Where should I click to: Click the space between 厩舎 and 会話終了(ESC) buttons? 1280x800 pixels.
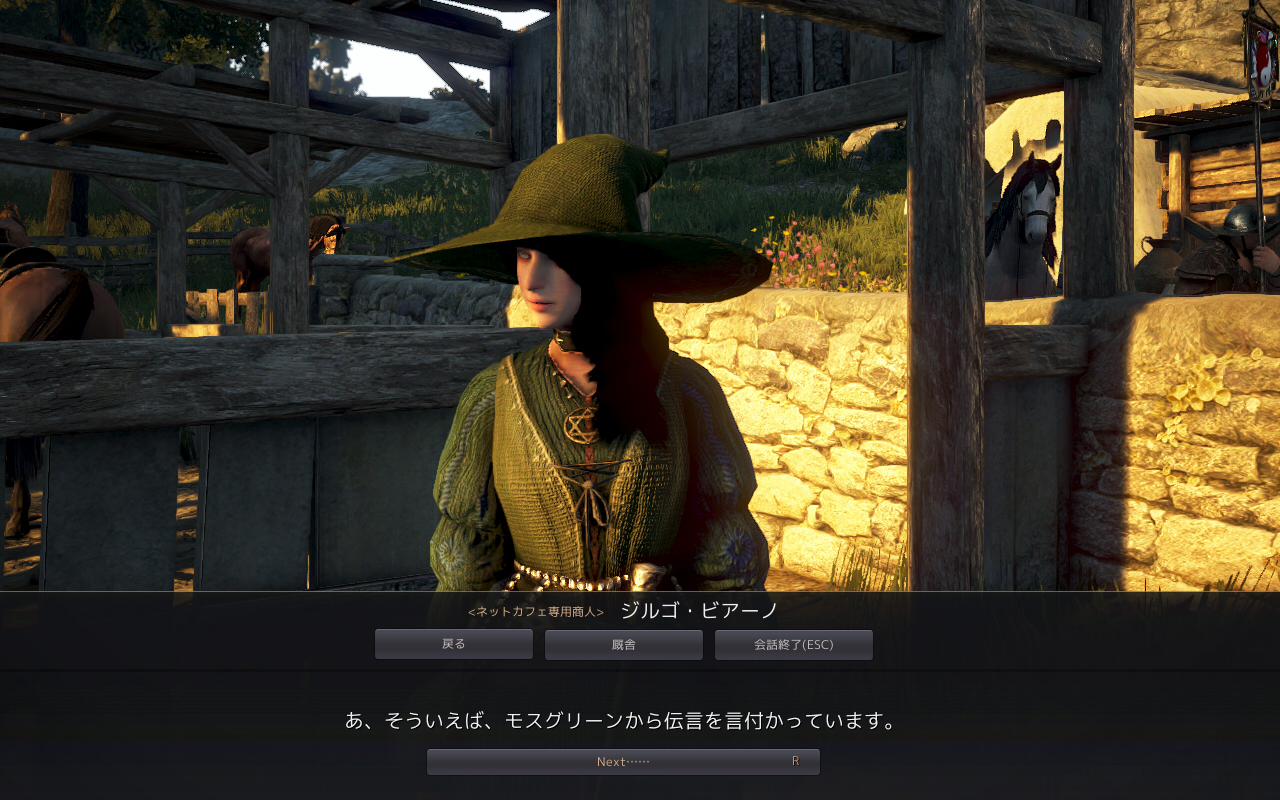[708, 644]
